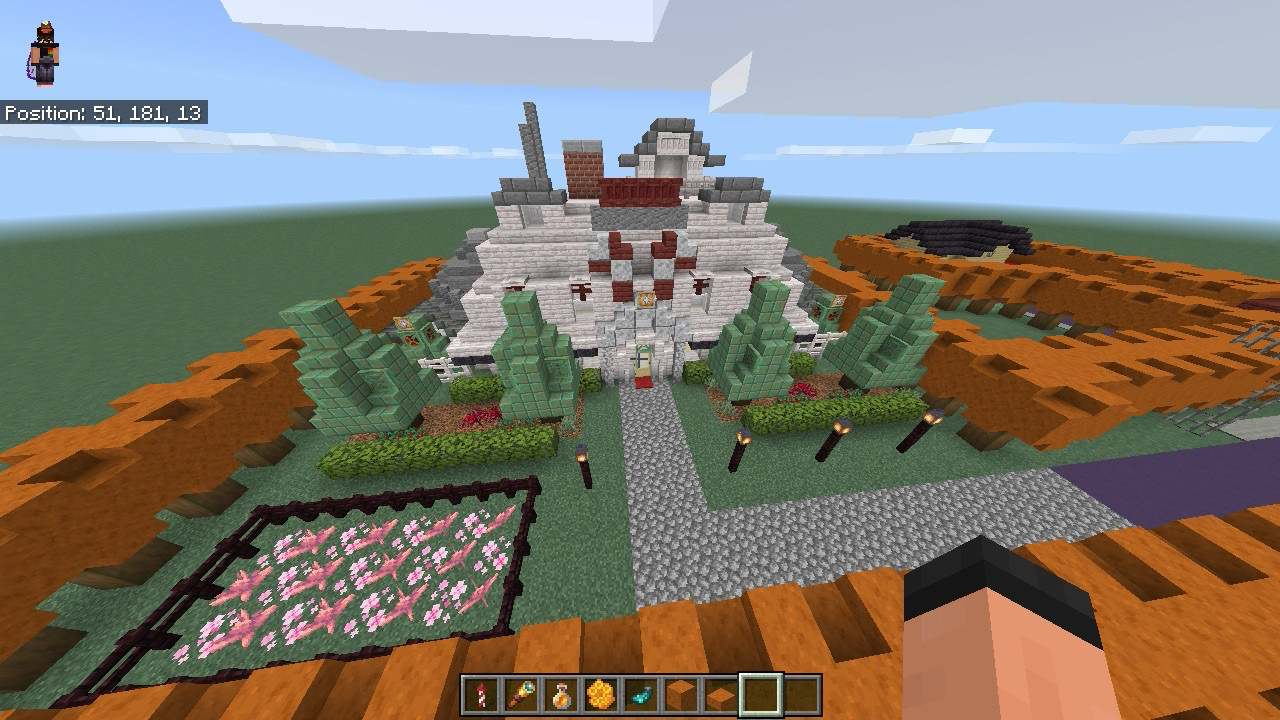Select the orange slab hotbar slot

[x=720, y=695]
